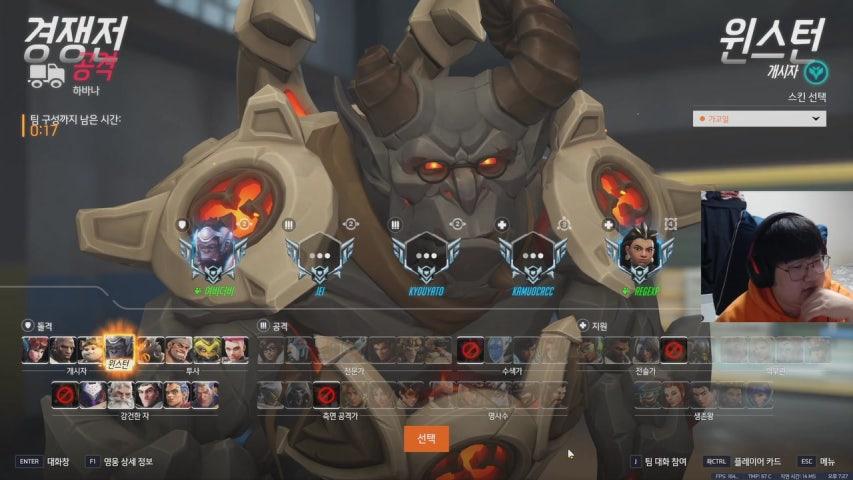The image size is (853, 480).
Task: Pick the purple Ramattra portrait
Action: point(94,395)
